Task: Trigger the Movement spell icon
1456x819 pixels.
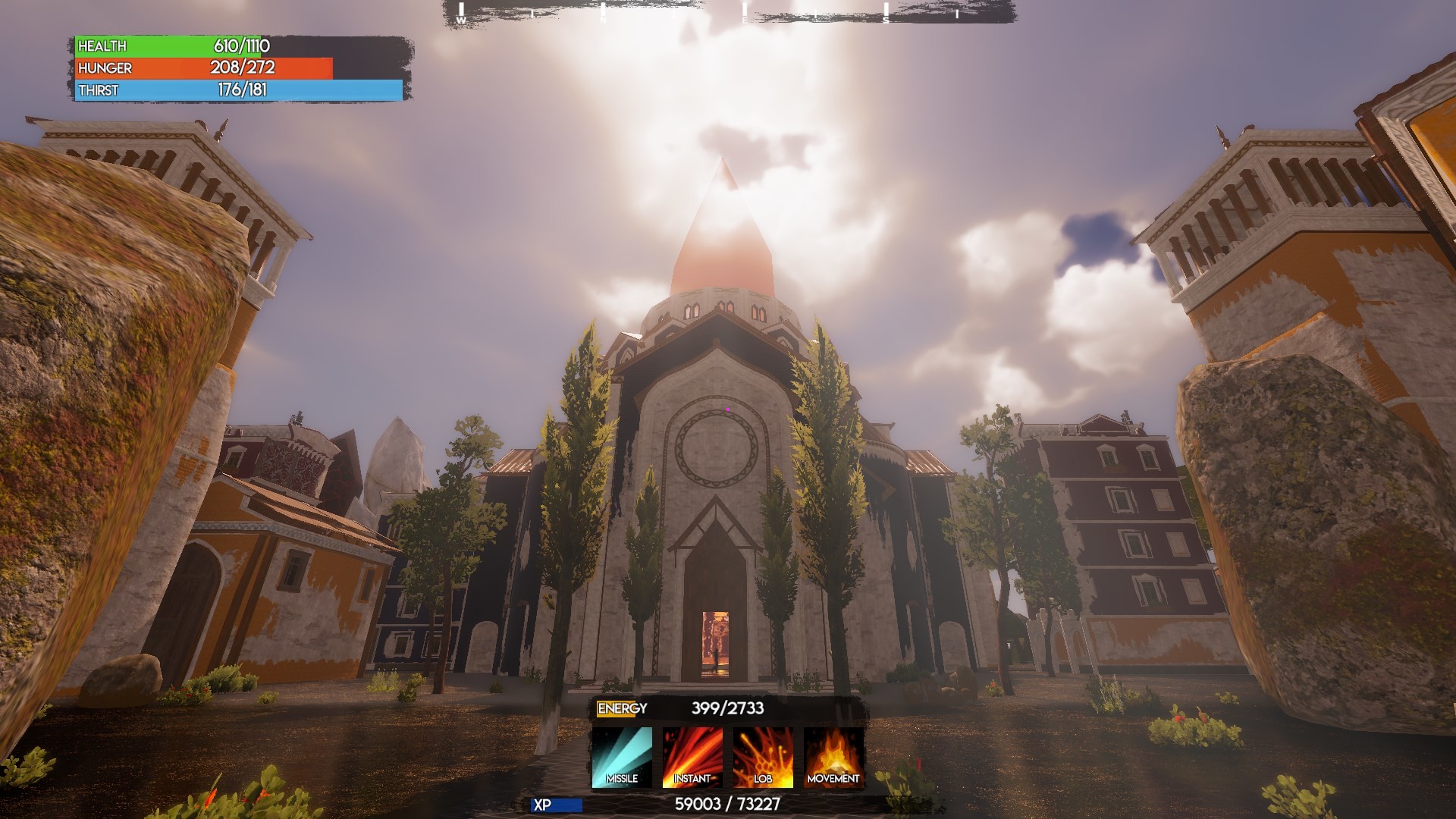Action: (x=833, y=758)
